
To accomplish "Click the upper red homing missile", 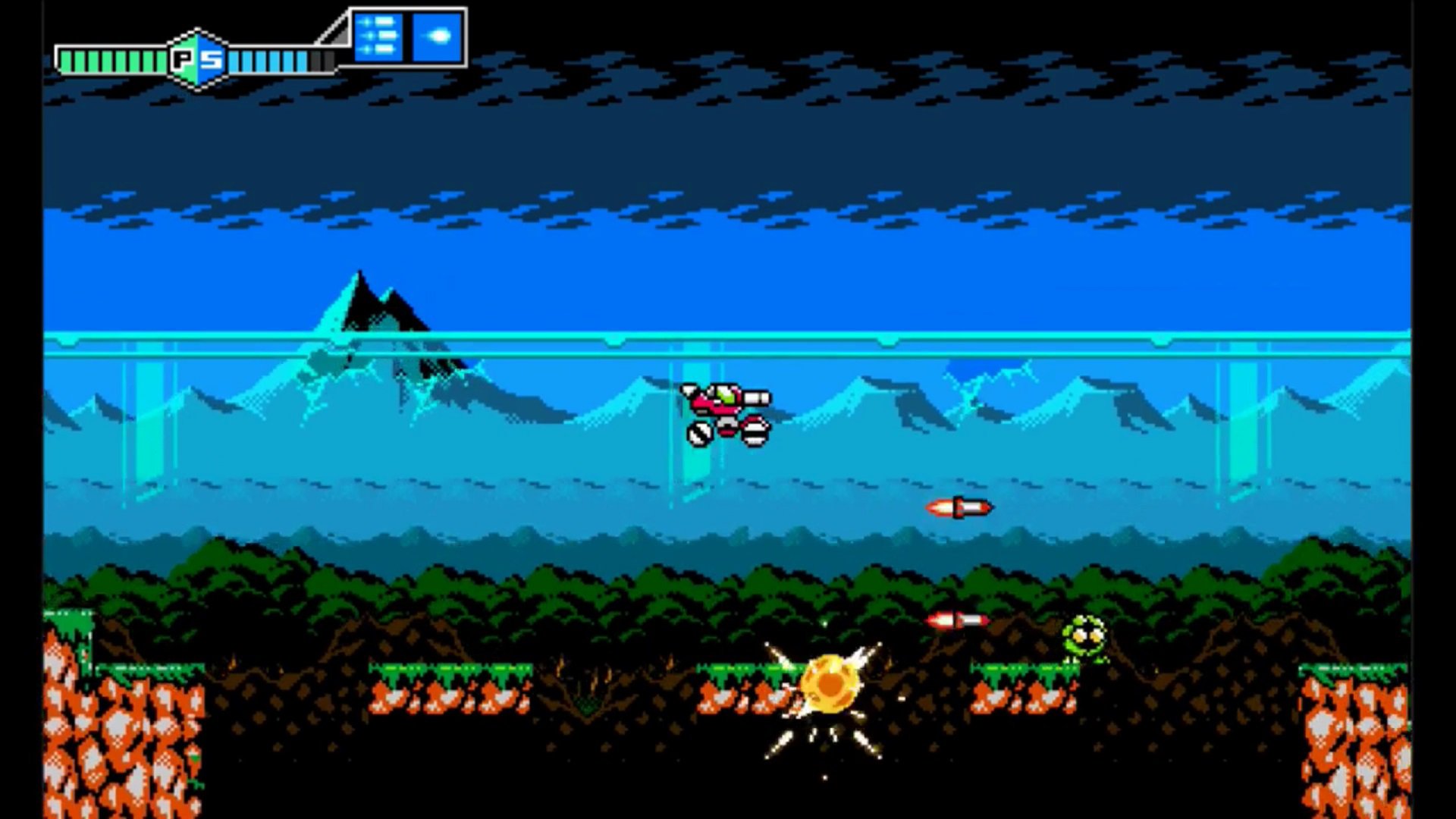I will pyautogui.click(x=959, y=507).
